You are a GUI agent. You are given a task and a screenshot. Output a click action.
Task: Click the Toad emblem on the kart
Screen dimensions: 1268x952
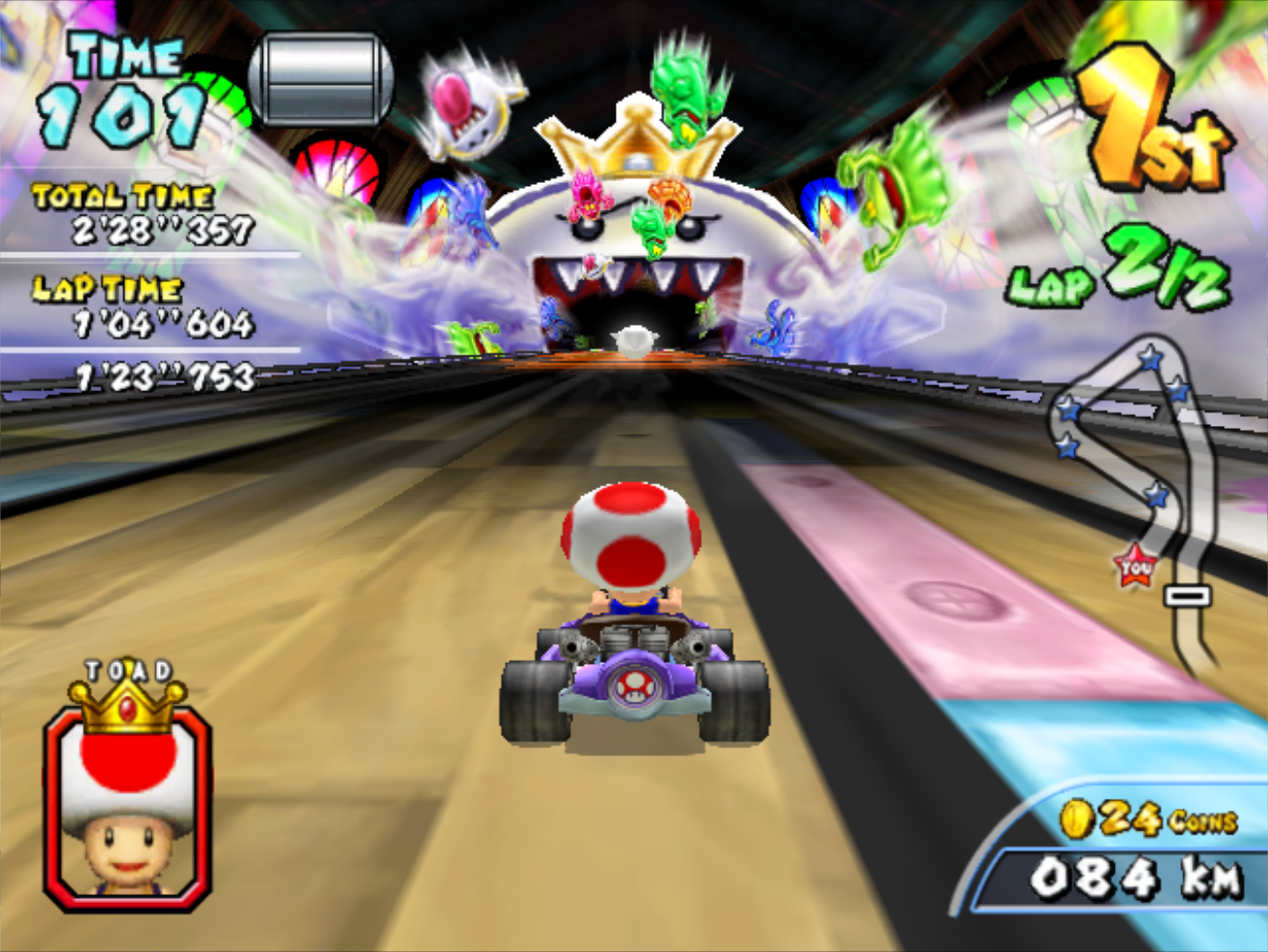[638, 688]
